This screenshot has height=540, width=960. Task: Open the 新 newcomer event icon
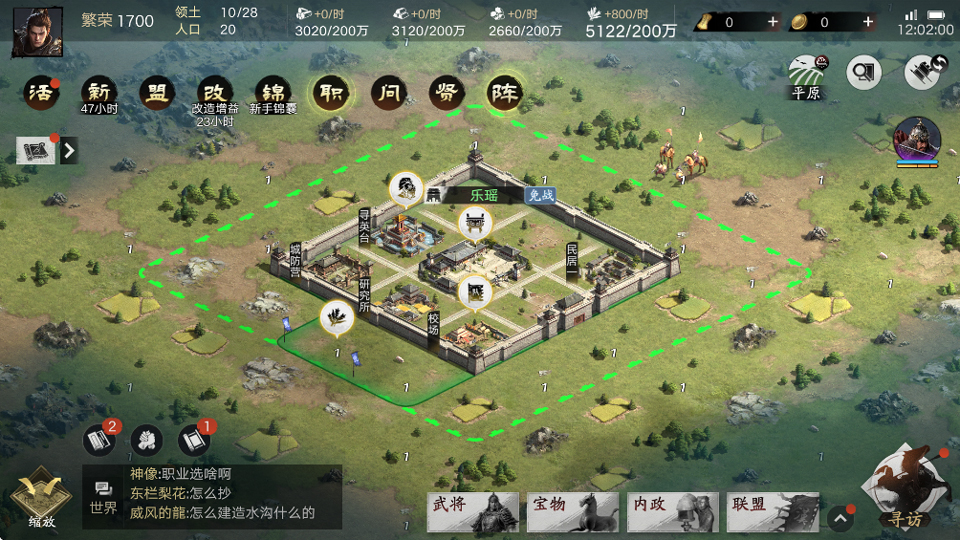99,94
